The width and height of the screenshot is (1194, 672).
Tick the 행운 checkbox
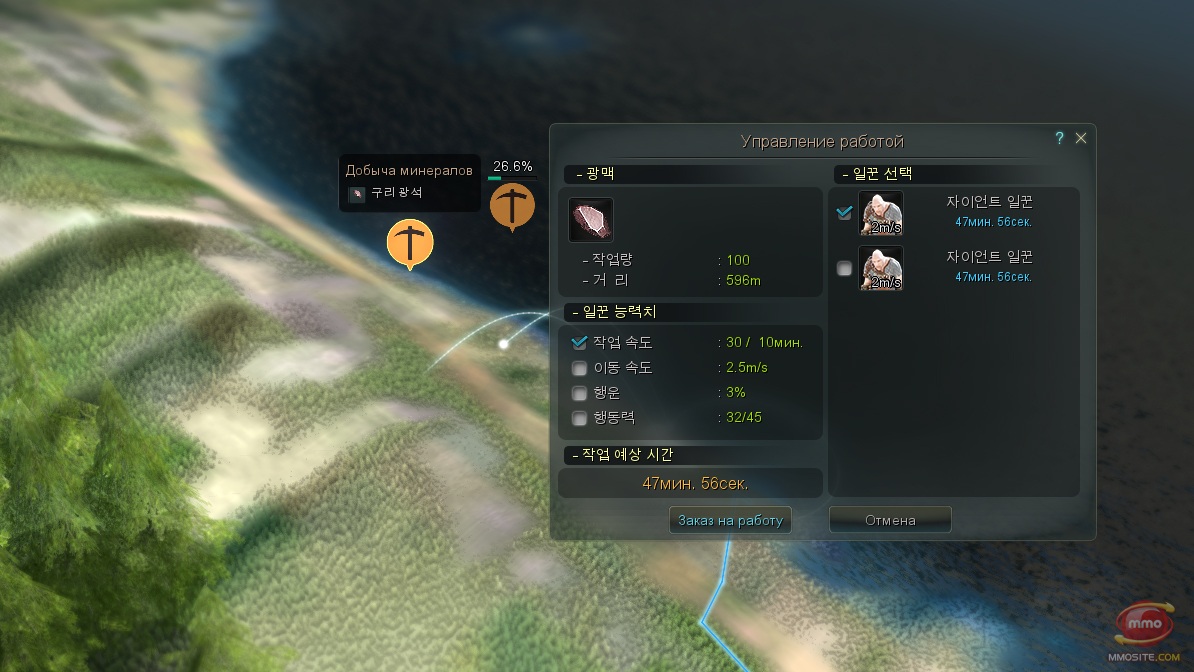coord(579,393)
